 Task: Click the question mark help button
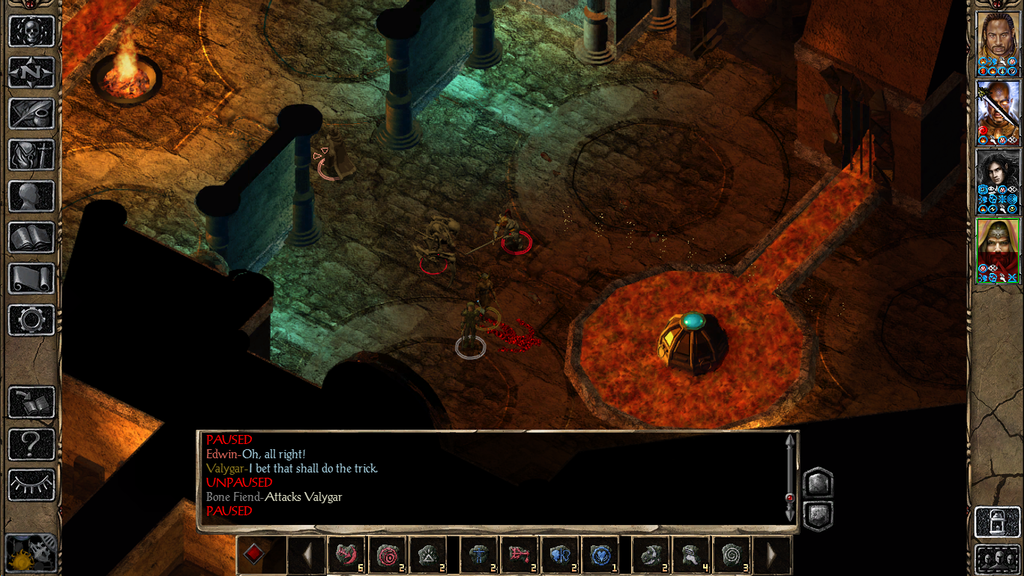(x=31, y=443)
